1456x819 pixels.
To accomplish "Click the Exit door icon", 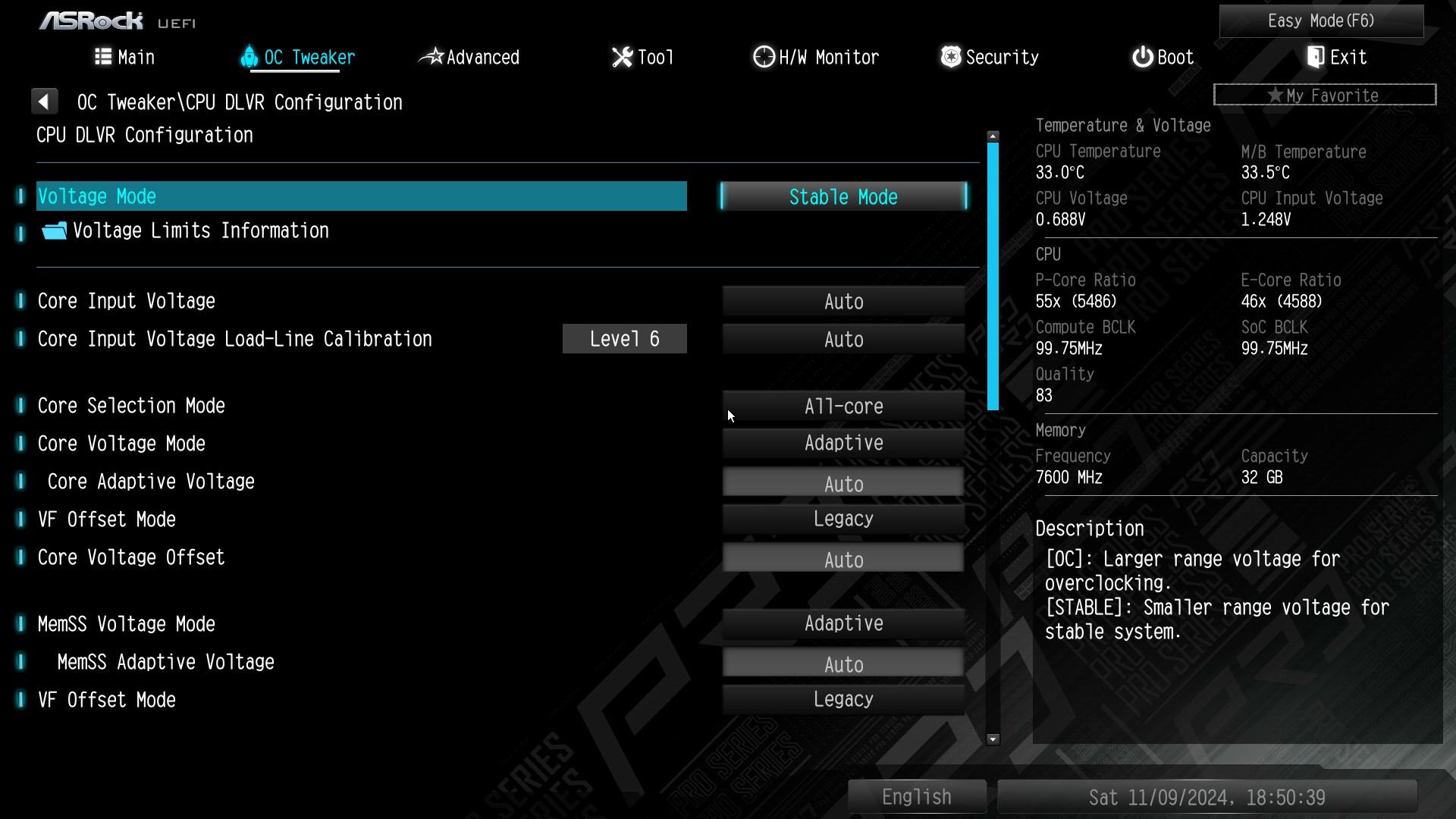I will (x=1314, y=56).
